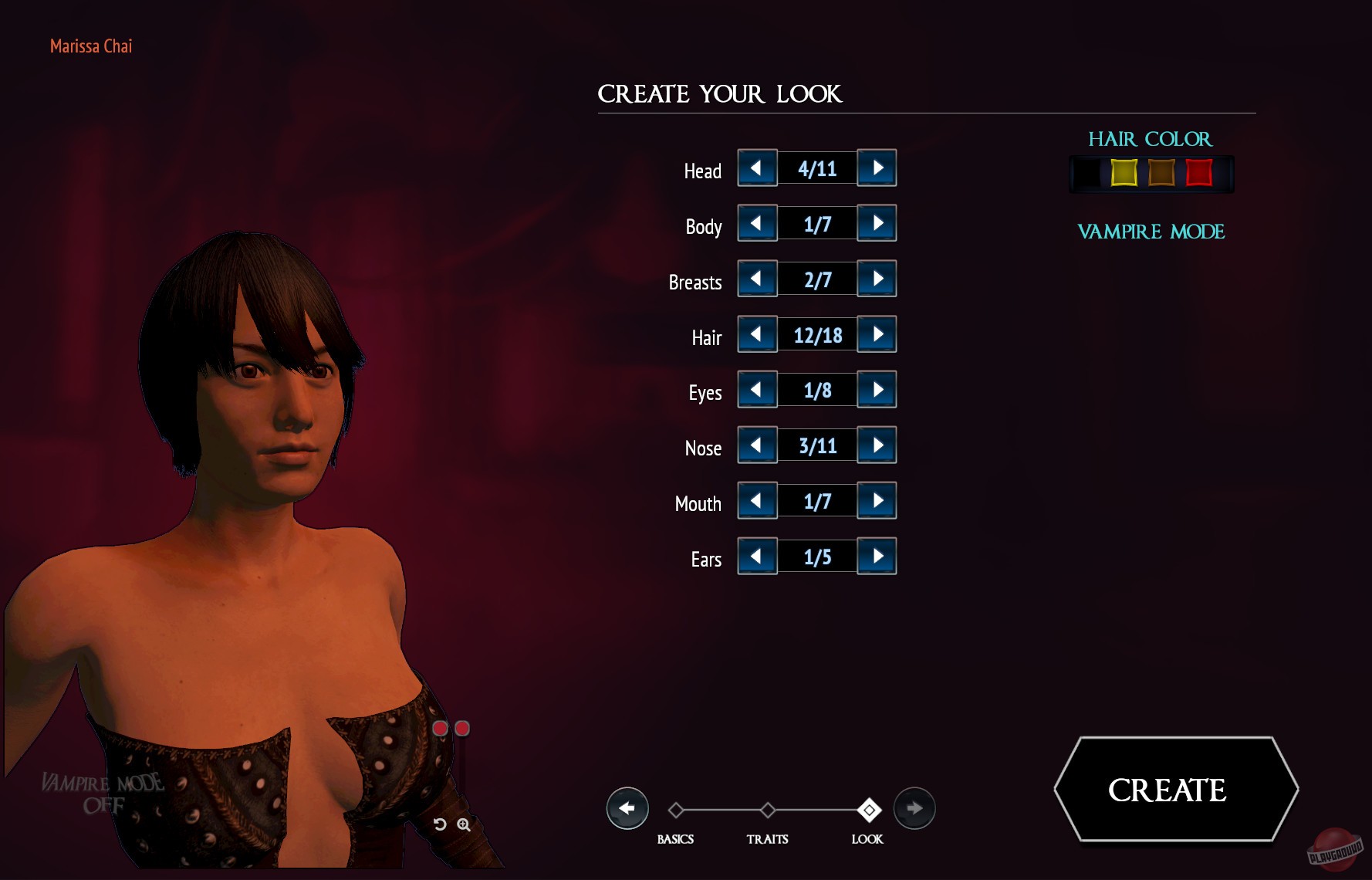Zoom in with the magnifier icon
The image size is (1372, 880).
click(464, 824)
